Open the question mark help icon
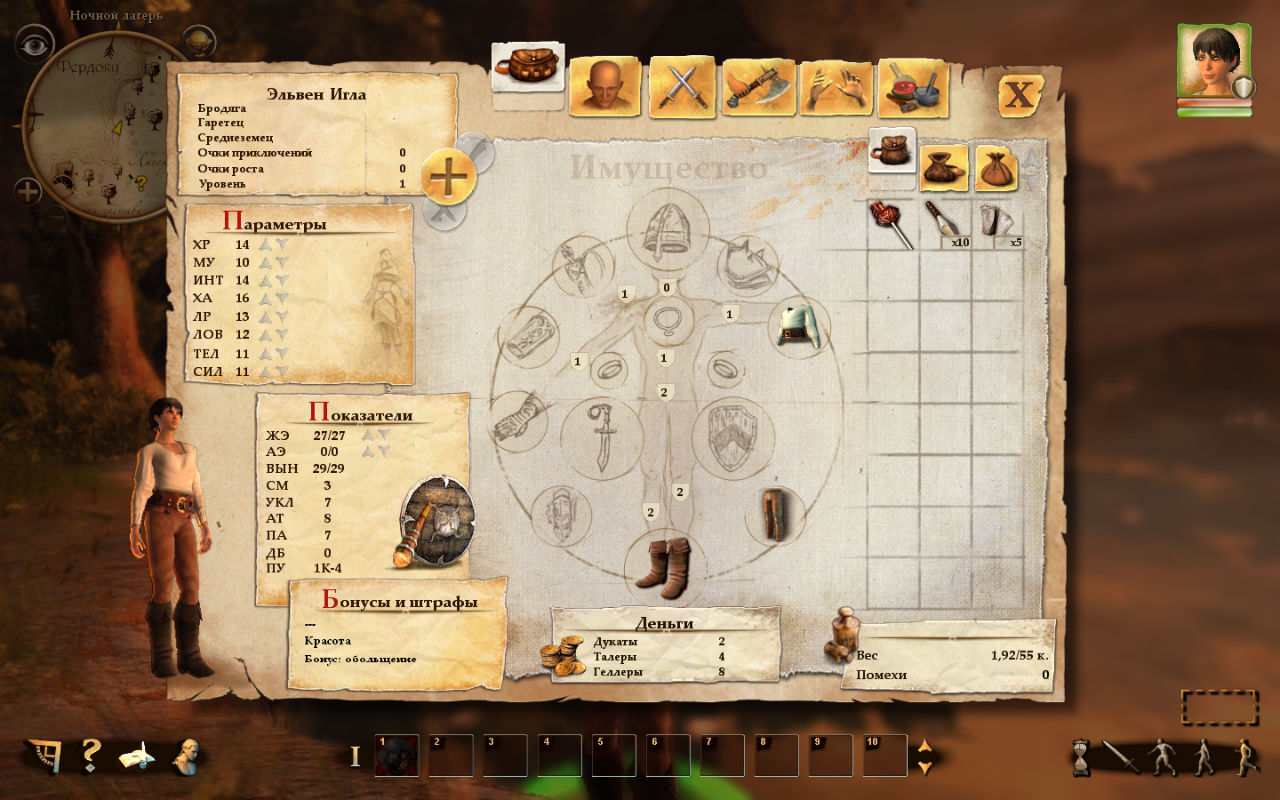 [90, 755]
